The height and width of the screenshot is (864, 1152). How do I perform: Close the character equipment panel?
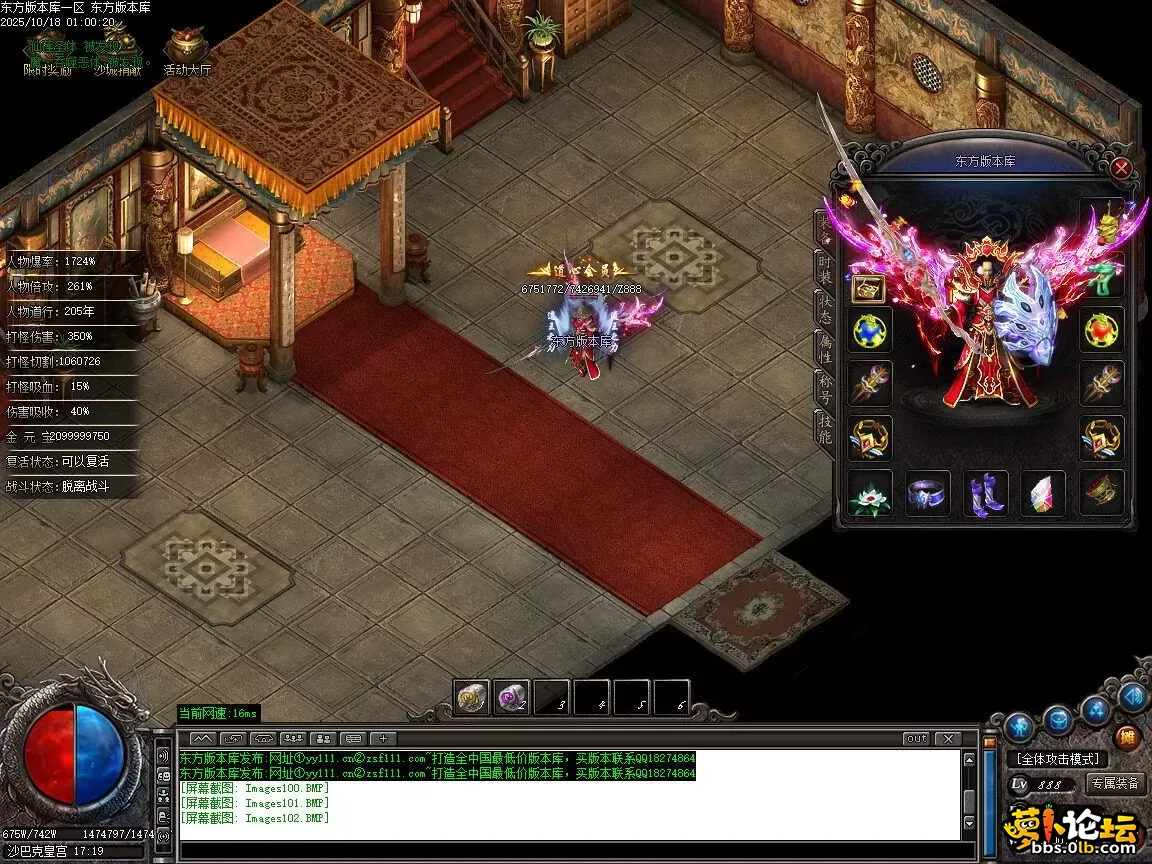point(1121,168)
